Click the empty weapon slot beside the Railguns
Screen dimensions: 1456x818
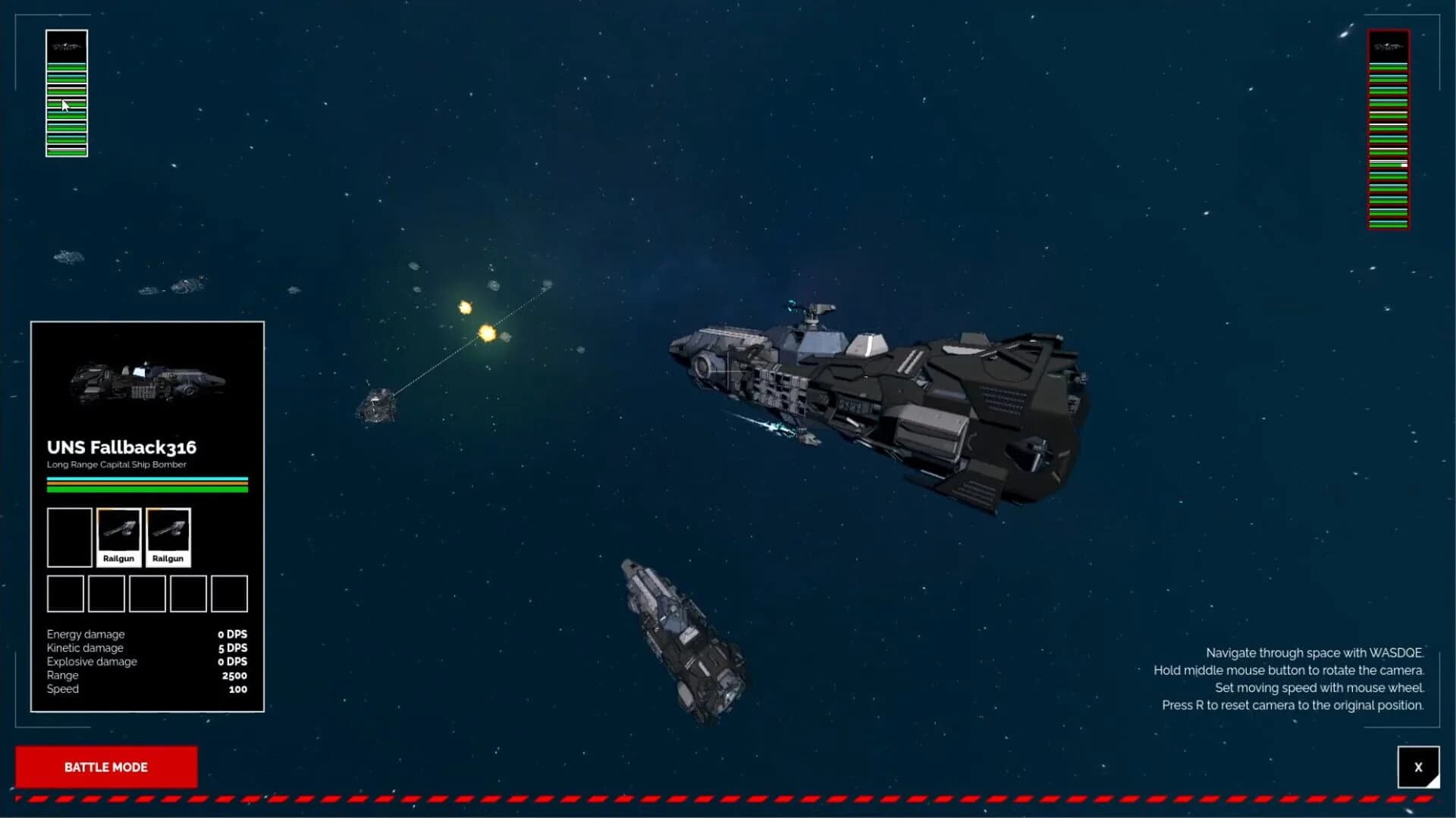coord(70,537)
